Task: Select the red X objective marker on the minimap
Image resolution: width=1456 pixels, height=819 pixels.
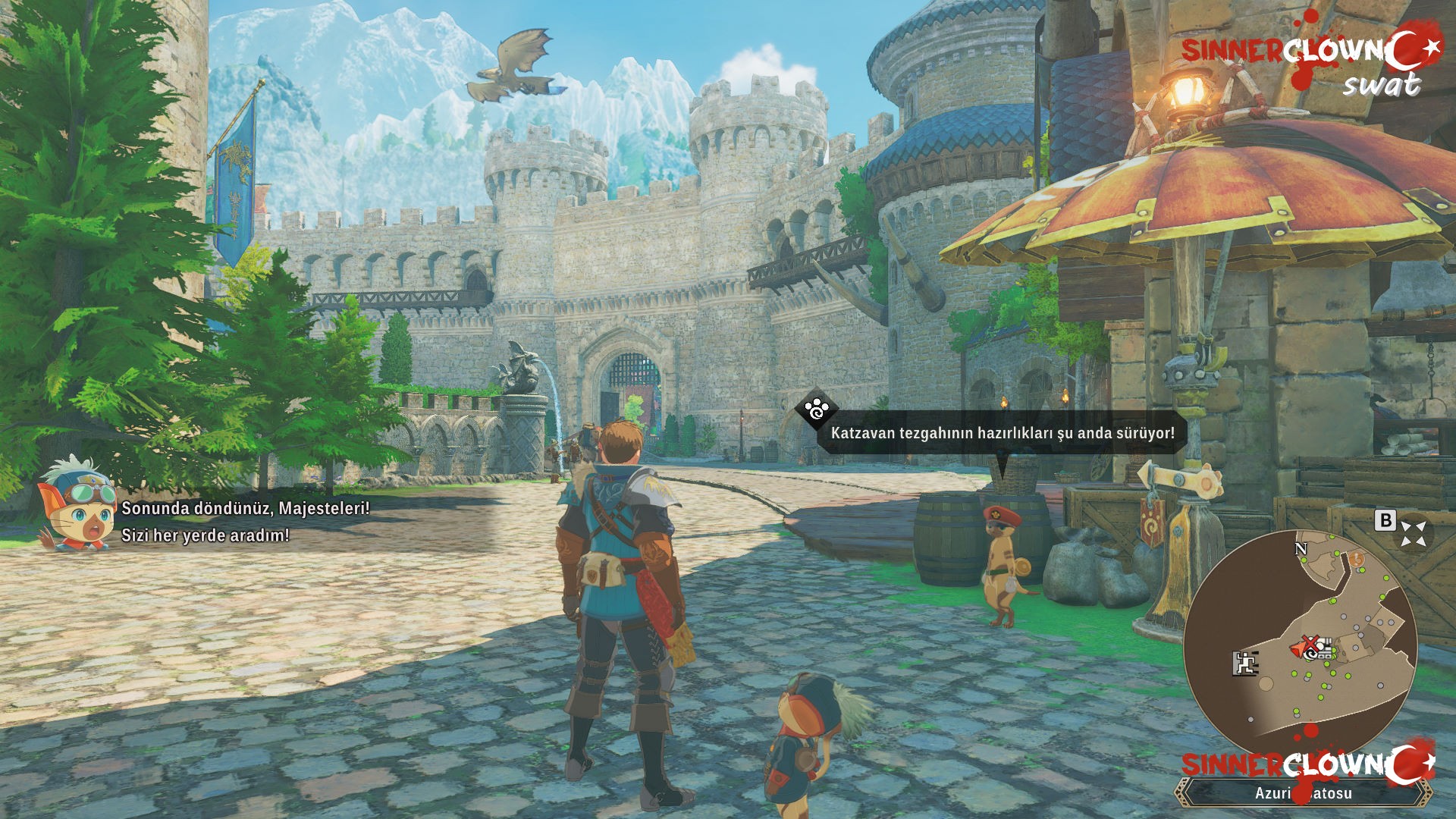Action: [x=1312, y=643]
